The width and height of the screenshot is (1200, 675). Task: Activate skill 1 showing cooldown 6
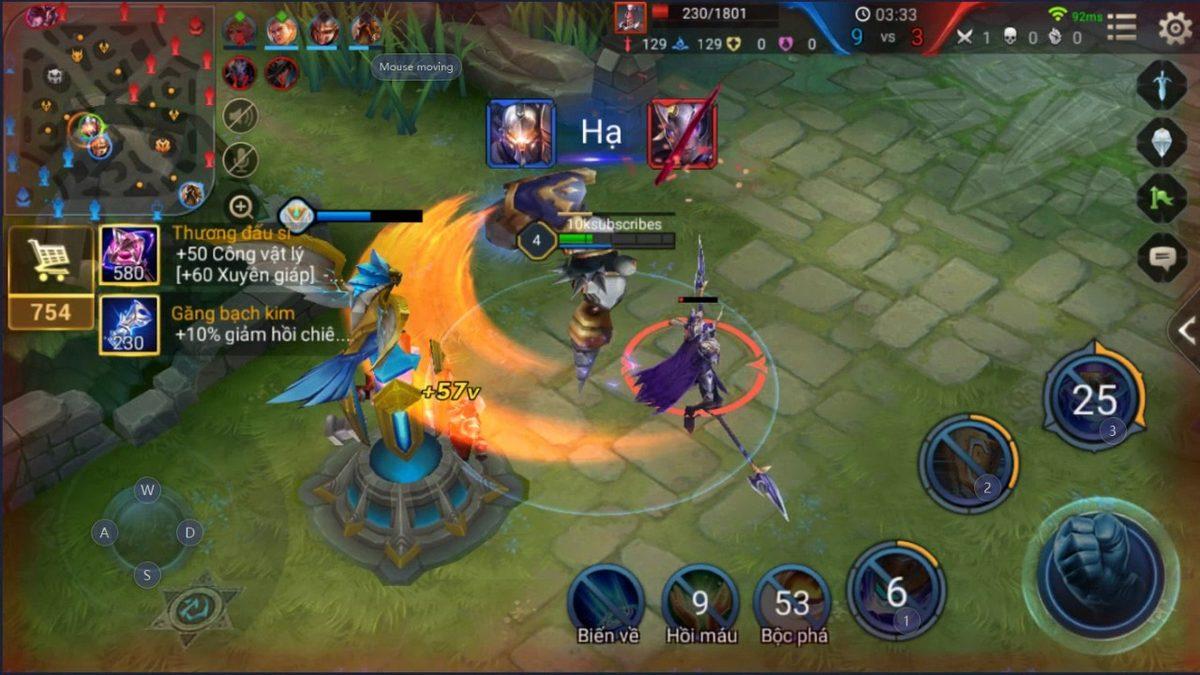click(x=896, y=592)
